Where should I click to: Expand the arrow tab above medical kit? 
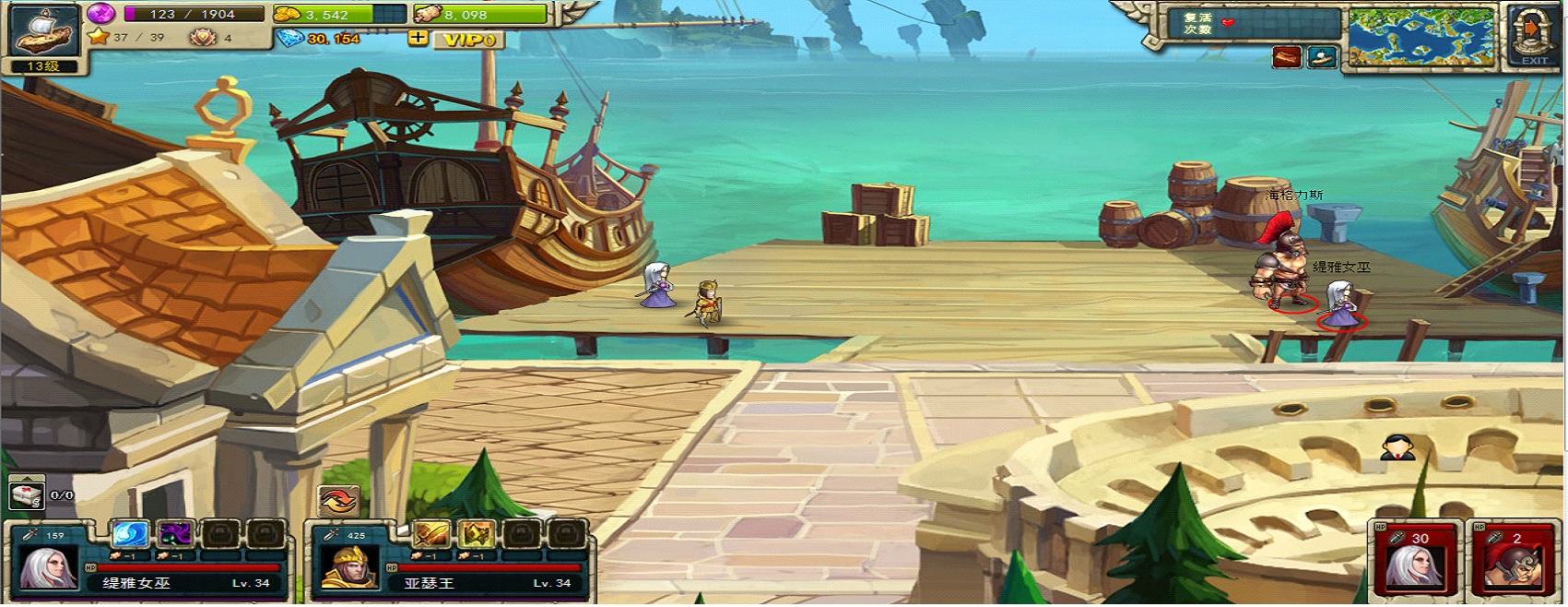pos(26,479)
